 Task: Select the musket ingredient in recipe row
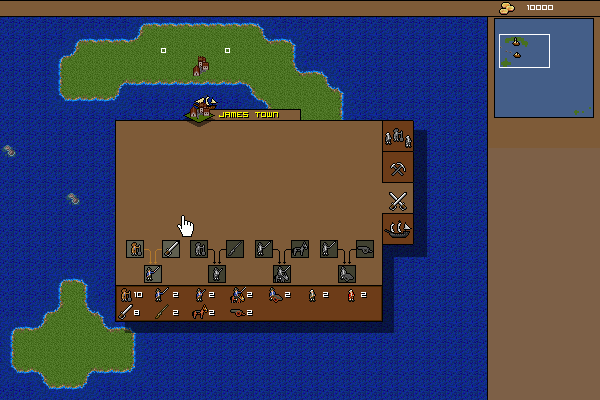(x=235, y=248)
